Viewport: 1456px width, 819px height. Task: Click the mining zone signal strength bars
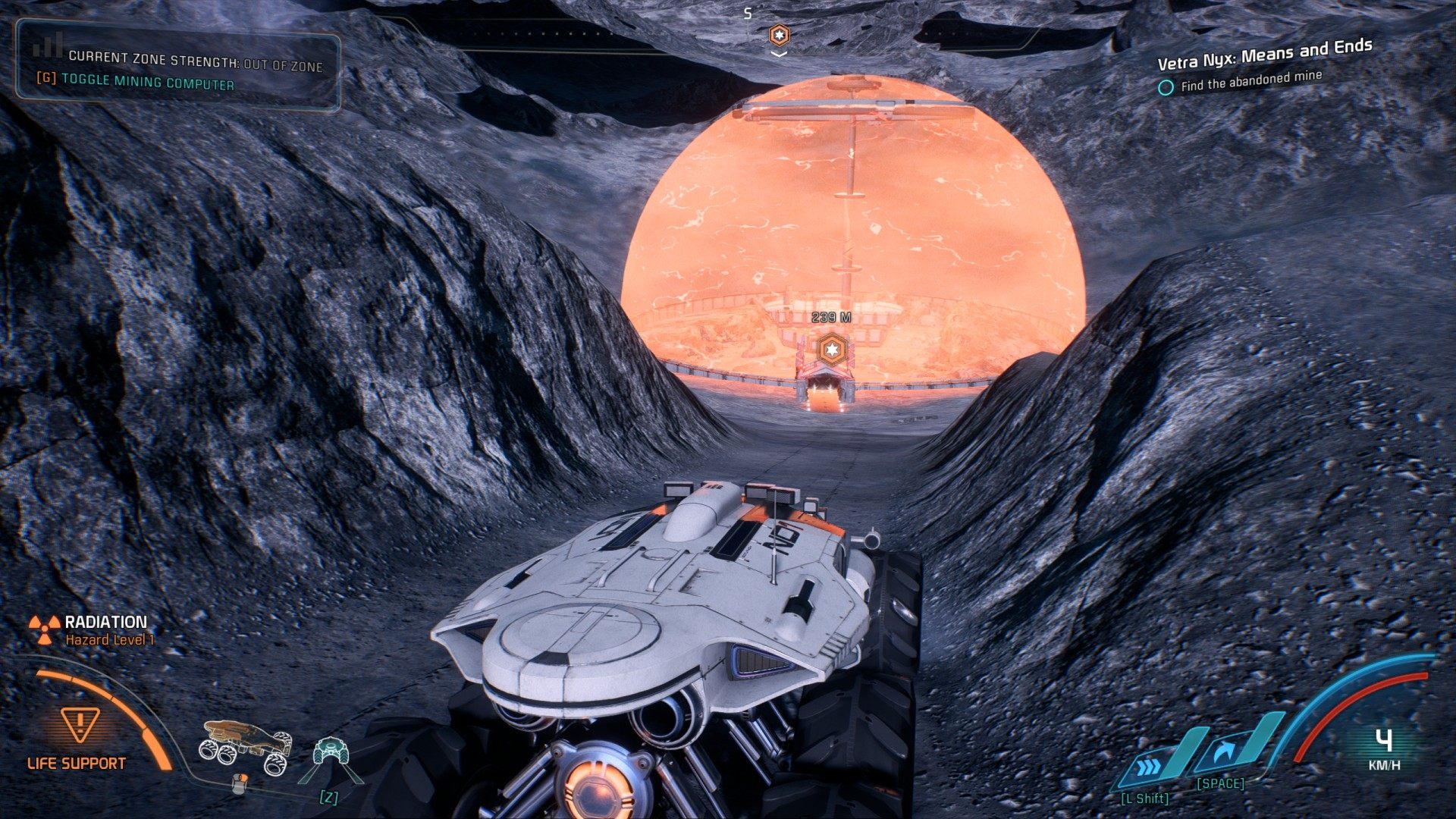tap(48, 47)
